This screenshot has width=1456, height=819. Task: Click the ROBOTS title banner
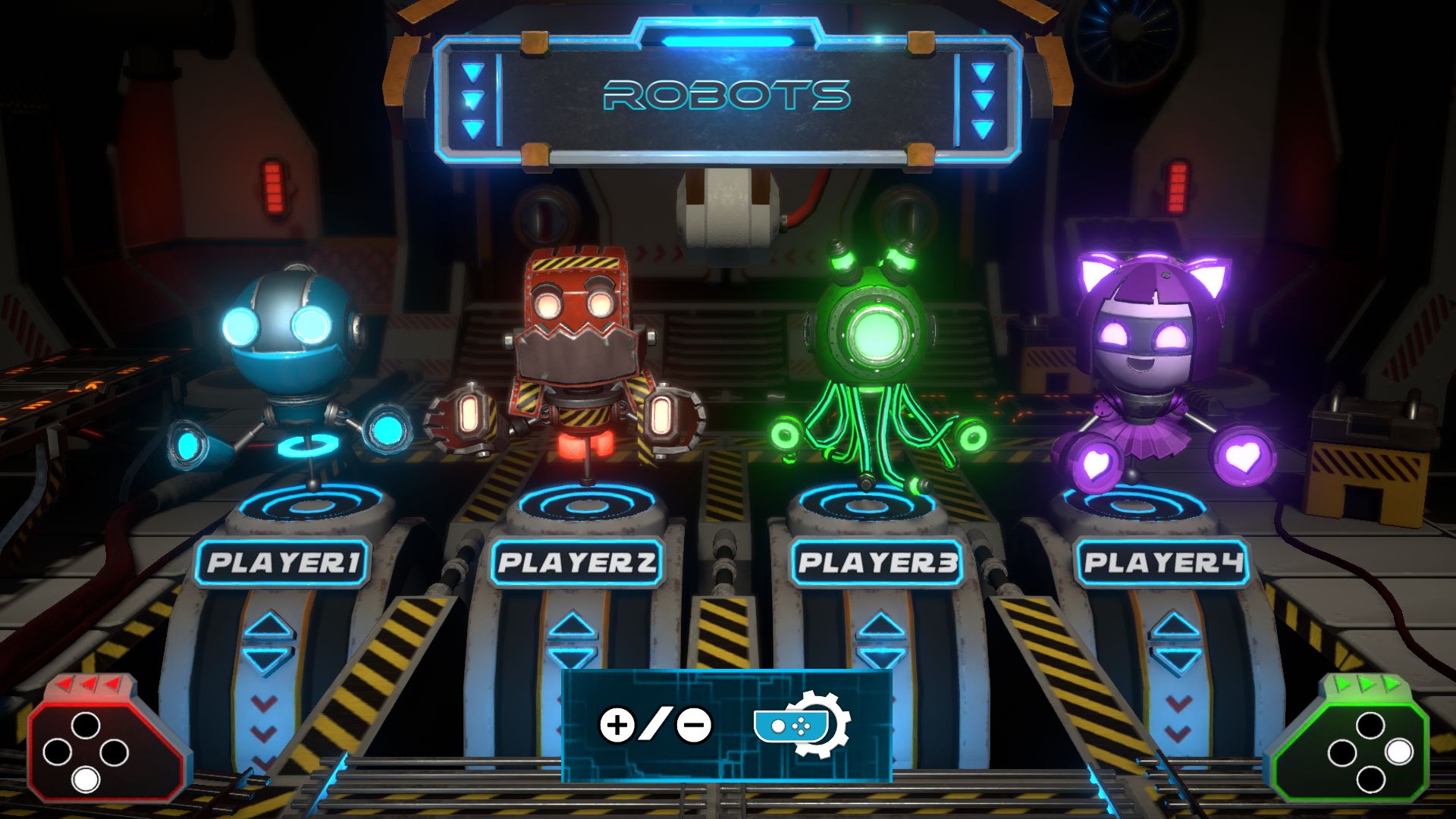(726, 96)
